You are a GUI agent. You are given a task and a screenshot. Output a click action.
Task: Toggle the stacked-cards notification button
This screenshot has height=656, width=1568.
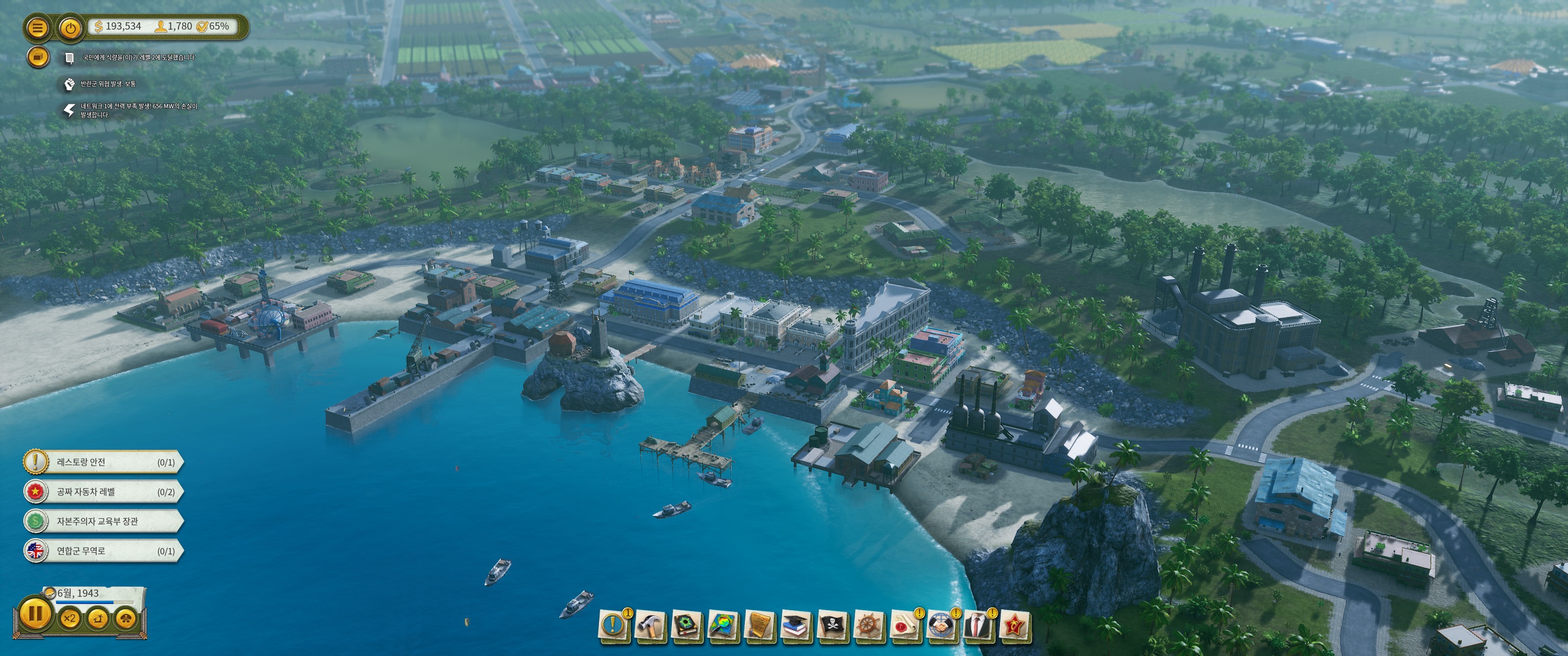[38, 57]
